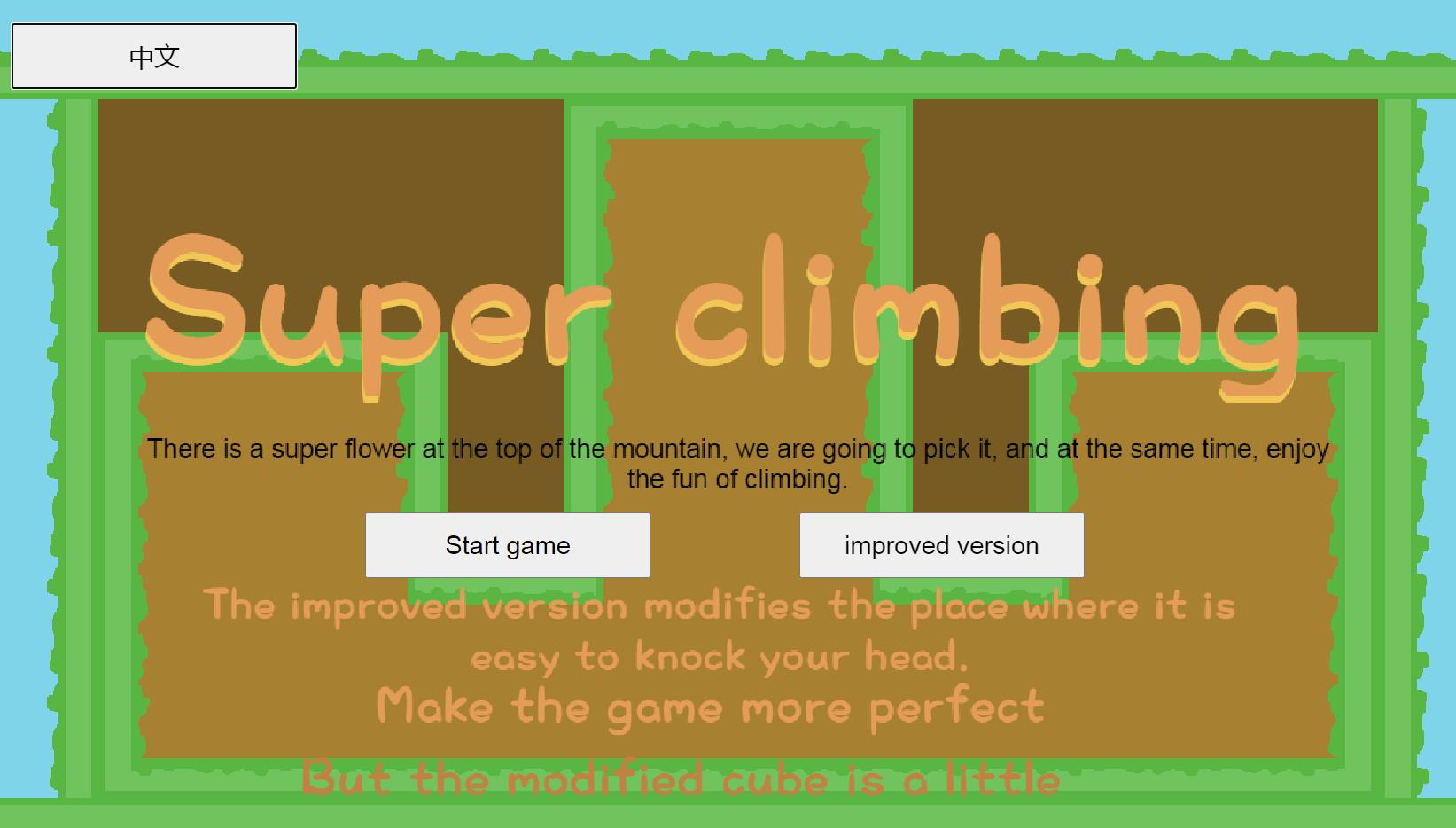Switch the language to Chinese using 中文
The height and width of the screenshot is (828, 1456).
tap(154, 55)
